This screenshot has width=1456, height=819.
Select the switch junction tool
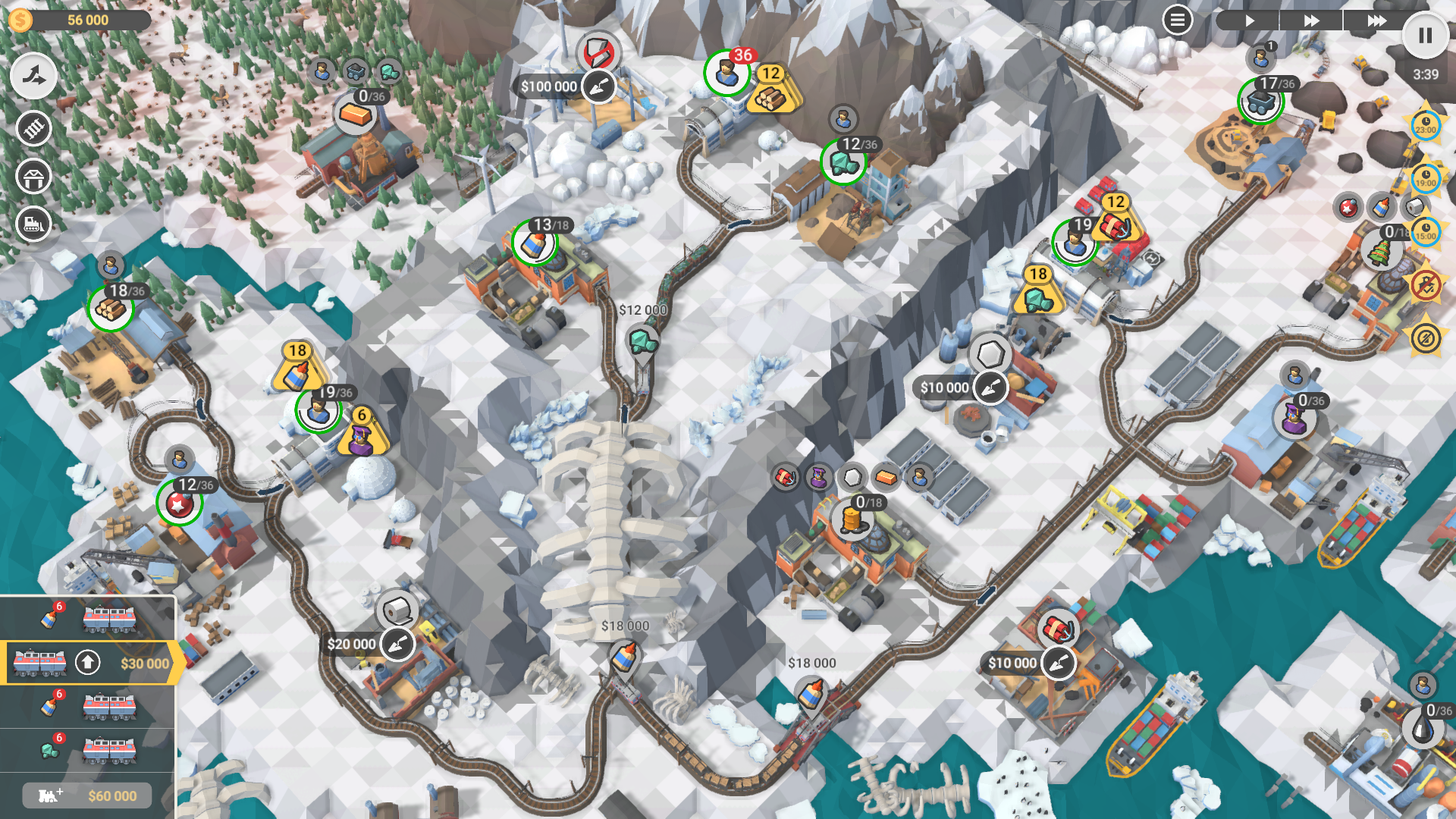click(33, 77)
